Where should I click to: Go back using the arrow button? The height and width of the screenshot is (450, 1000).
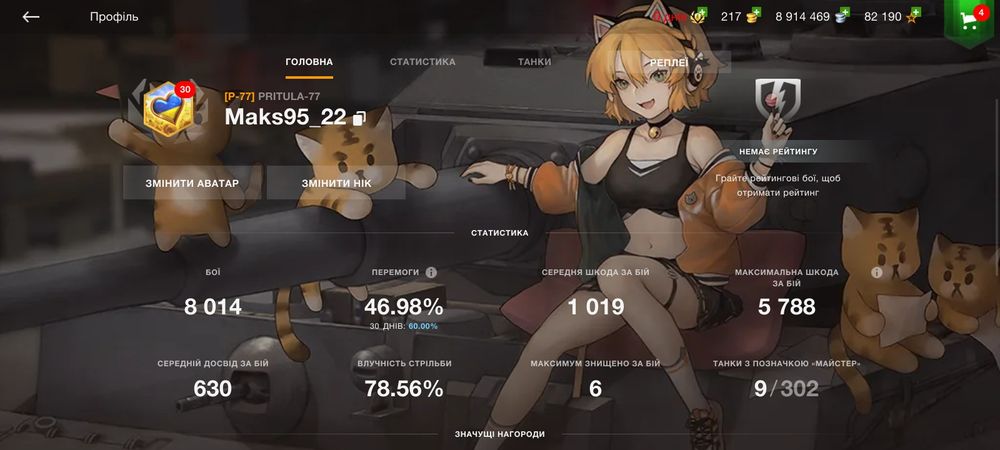pos(31,17)
